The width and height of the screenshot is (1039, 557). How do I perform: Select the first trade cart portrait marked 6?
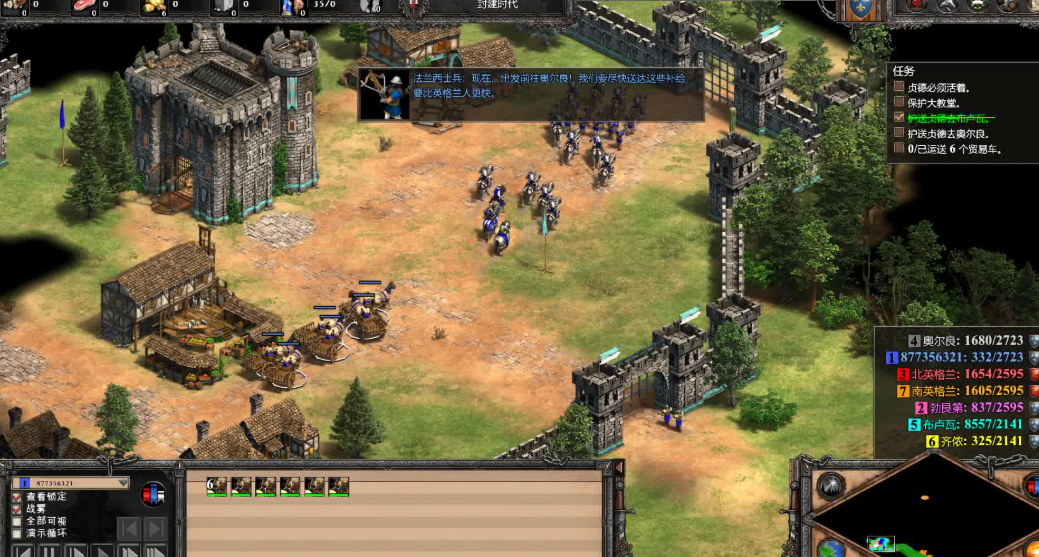point(217,486)
